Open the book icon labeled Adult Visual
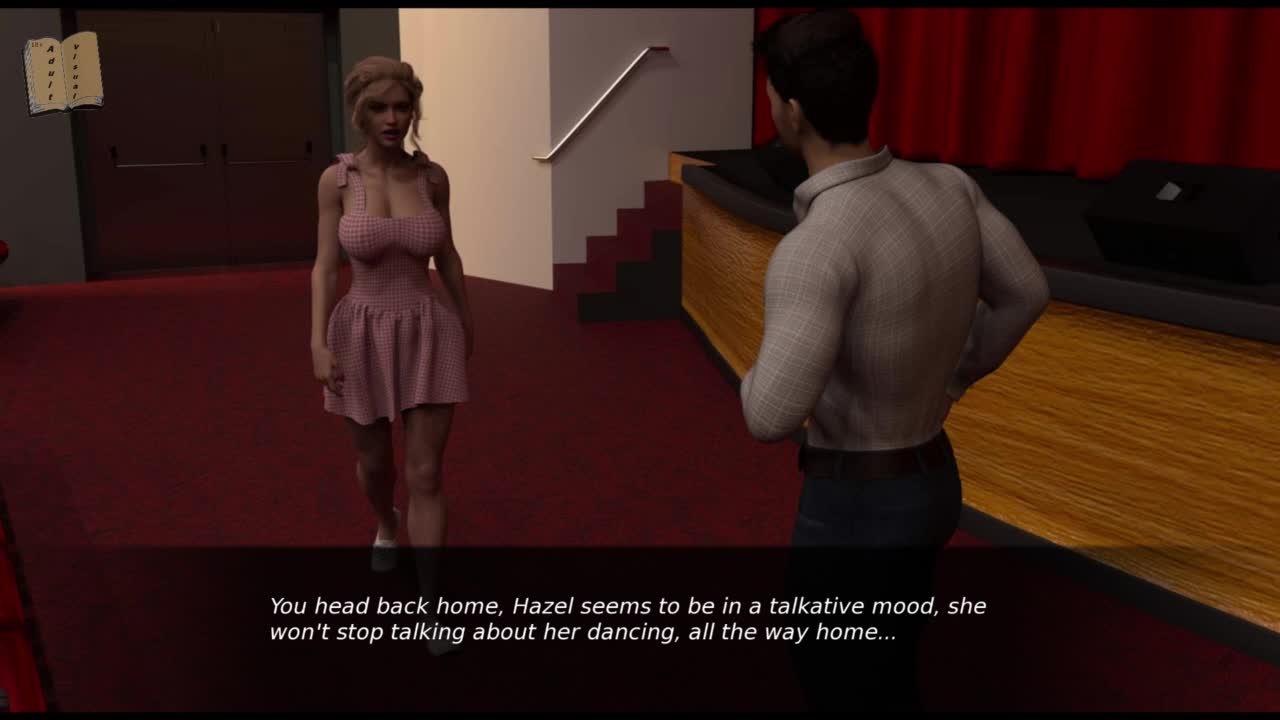Viewport: 1280px width, 720px height. [x=63, y=72]
